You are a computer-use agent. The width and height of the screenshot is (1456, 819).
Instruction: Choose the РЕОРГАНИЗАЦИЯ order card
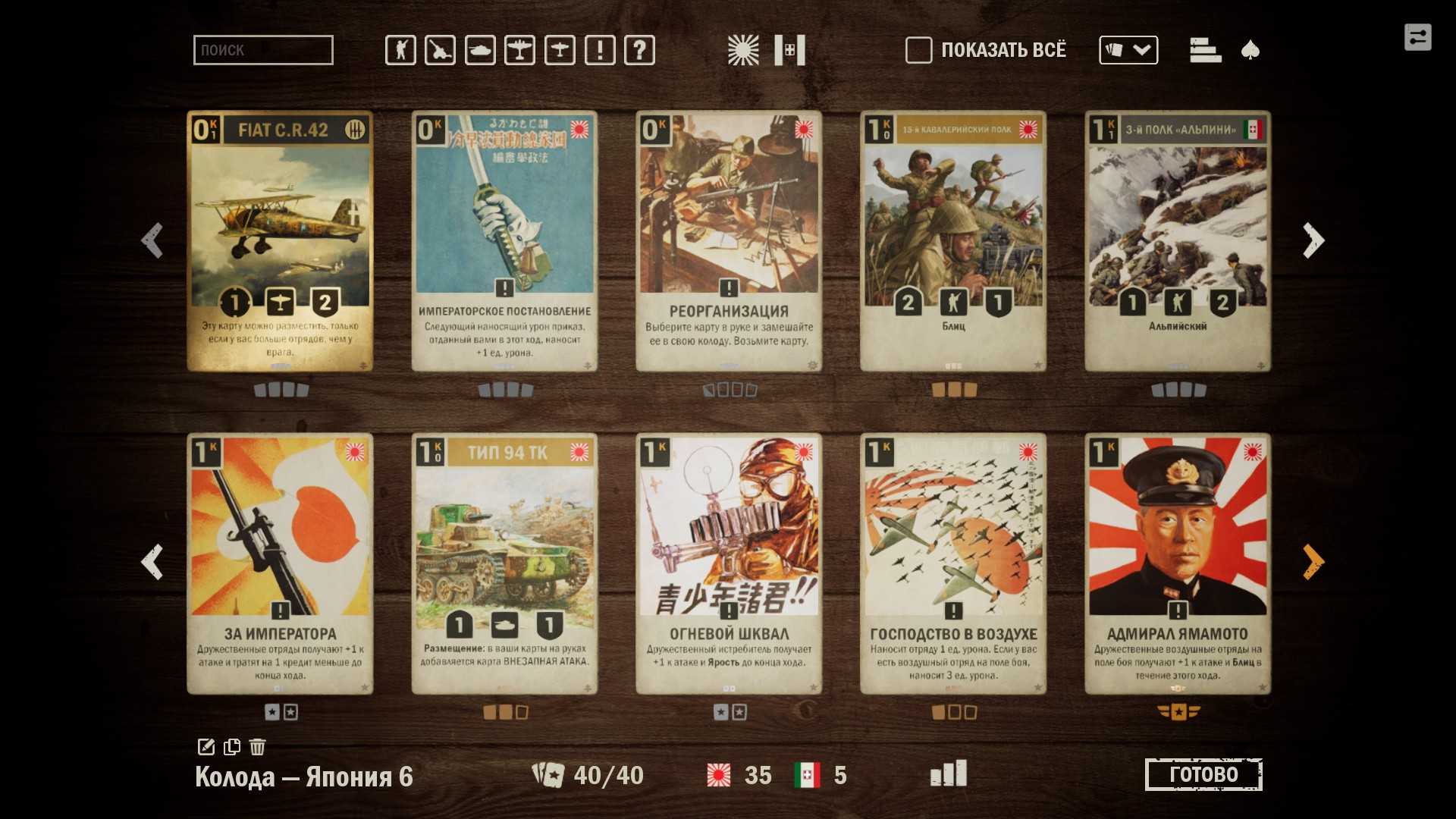tap(729, 241)
